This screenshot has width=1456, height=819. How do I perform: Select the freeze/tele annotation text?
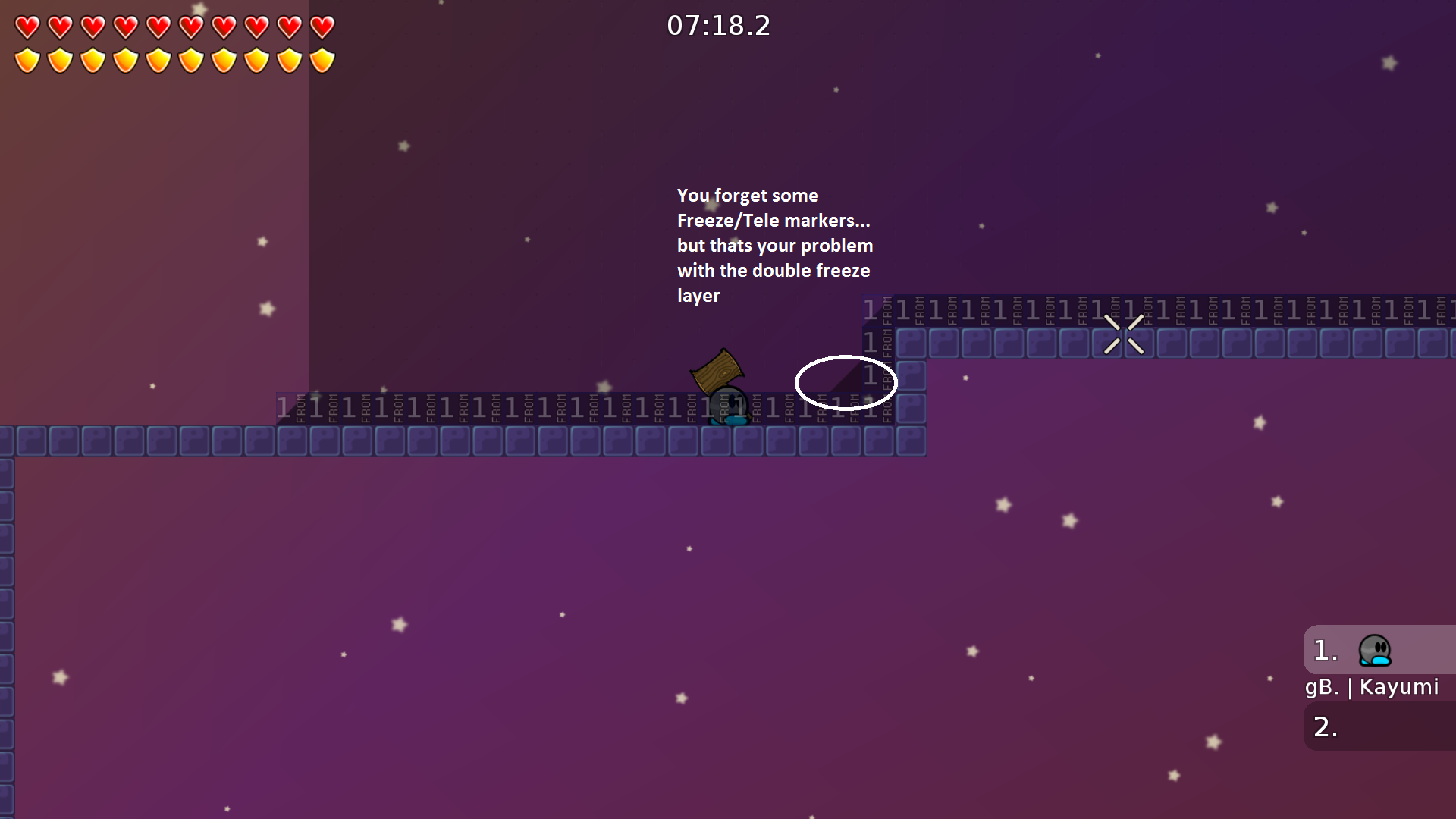pyautogui.click(x=773, y=244)
